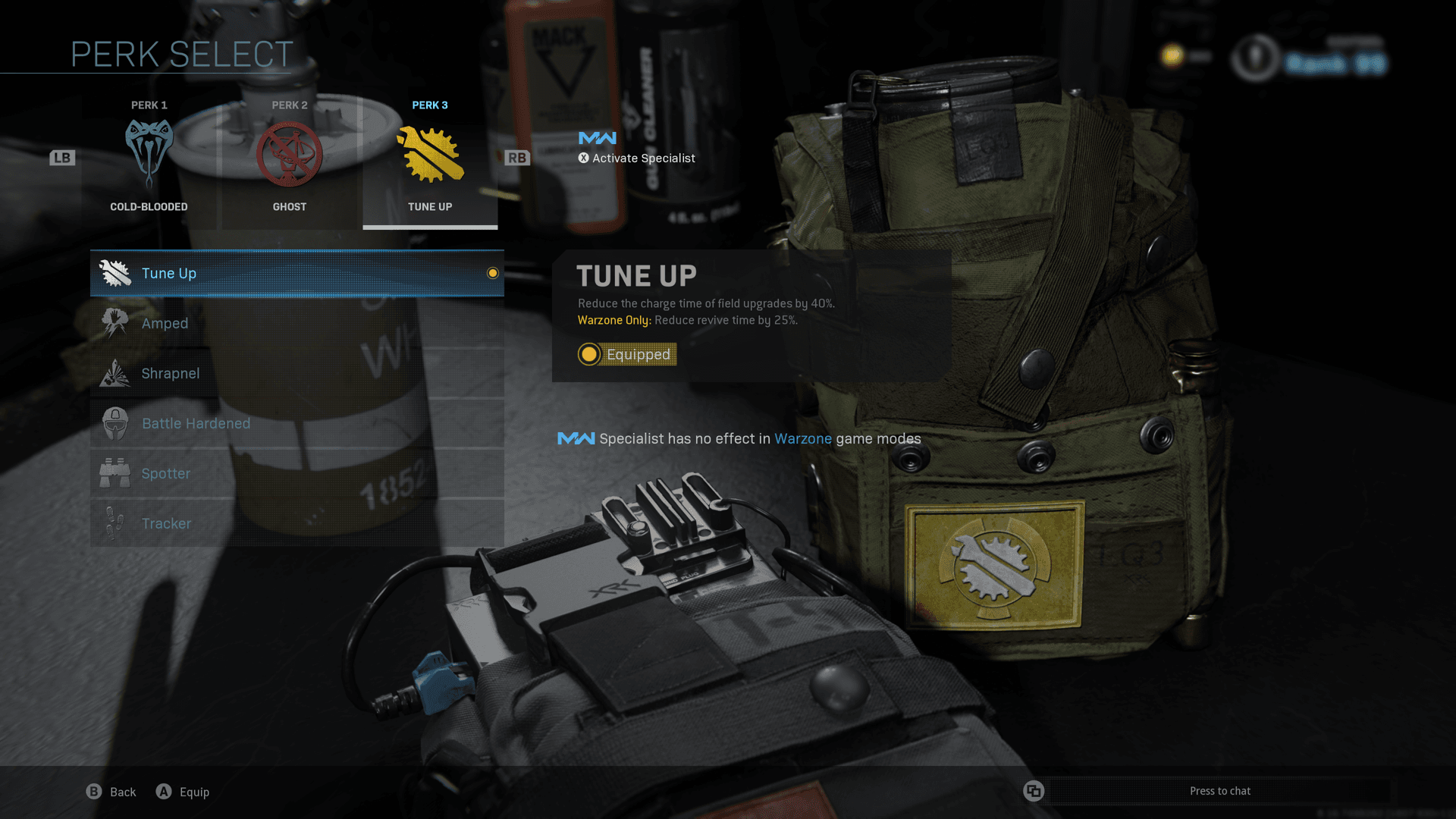The width and height of the screenshot is (1456, 819).
Task: Select the Shrapnel explosion icon
Action: click(115, 373)
